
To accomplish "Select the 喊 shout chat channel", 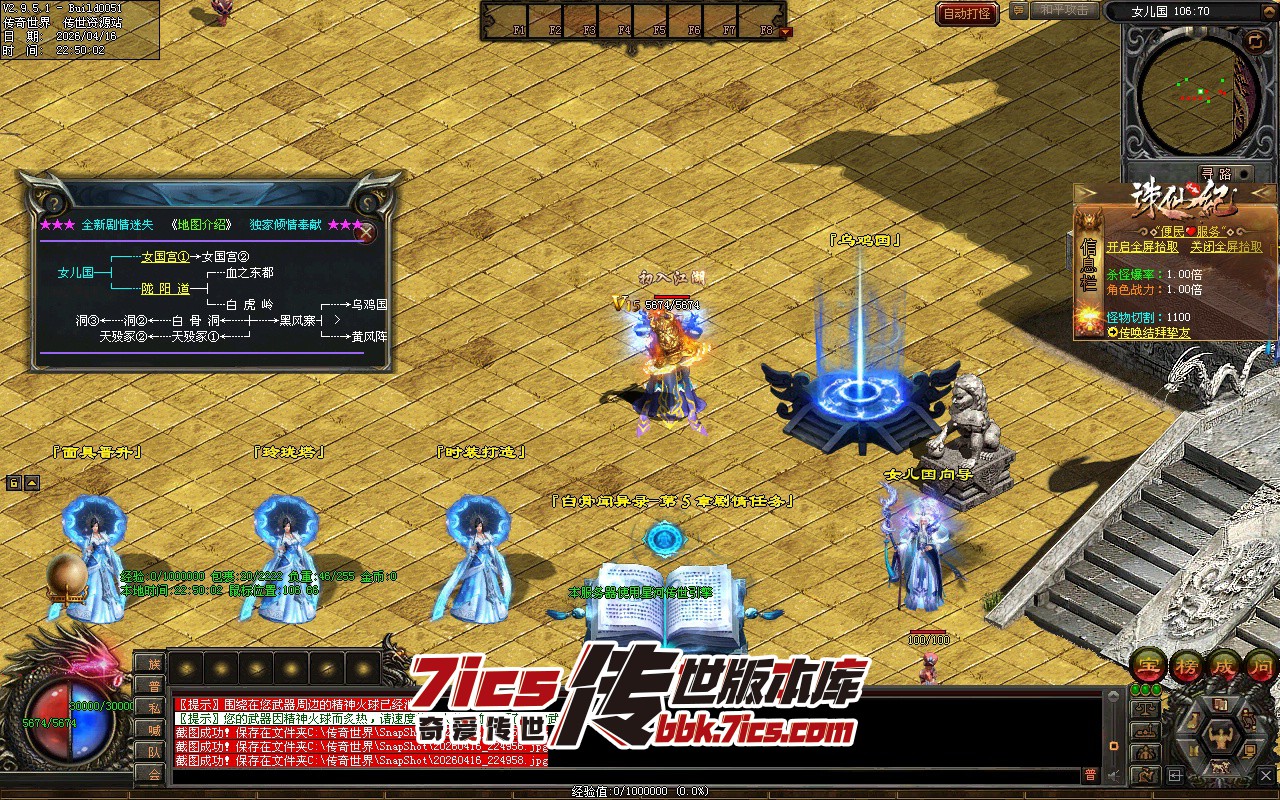I will (153, 729).
